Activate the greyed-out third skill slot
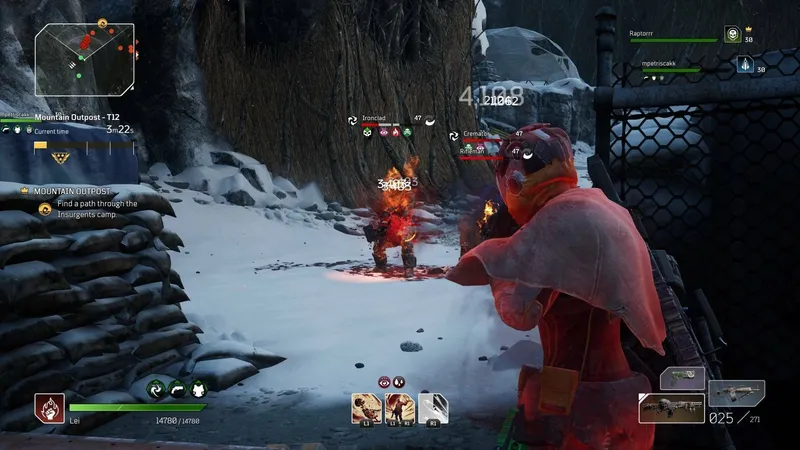 pos(433,407)
